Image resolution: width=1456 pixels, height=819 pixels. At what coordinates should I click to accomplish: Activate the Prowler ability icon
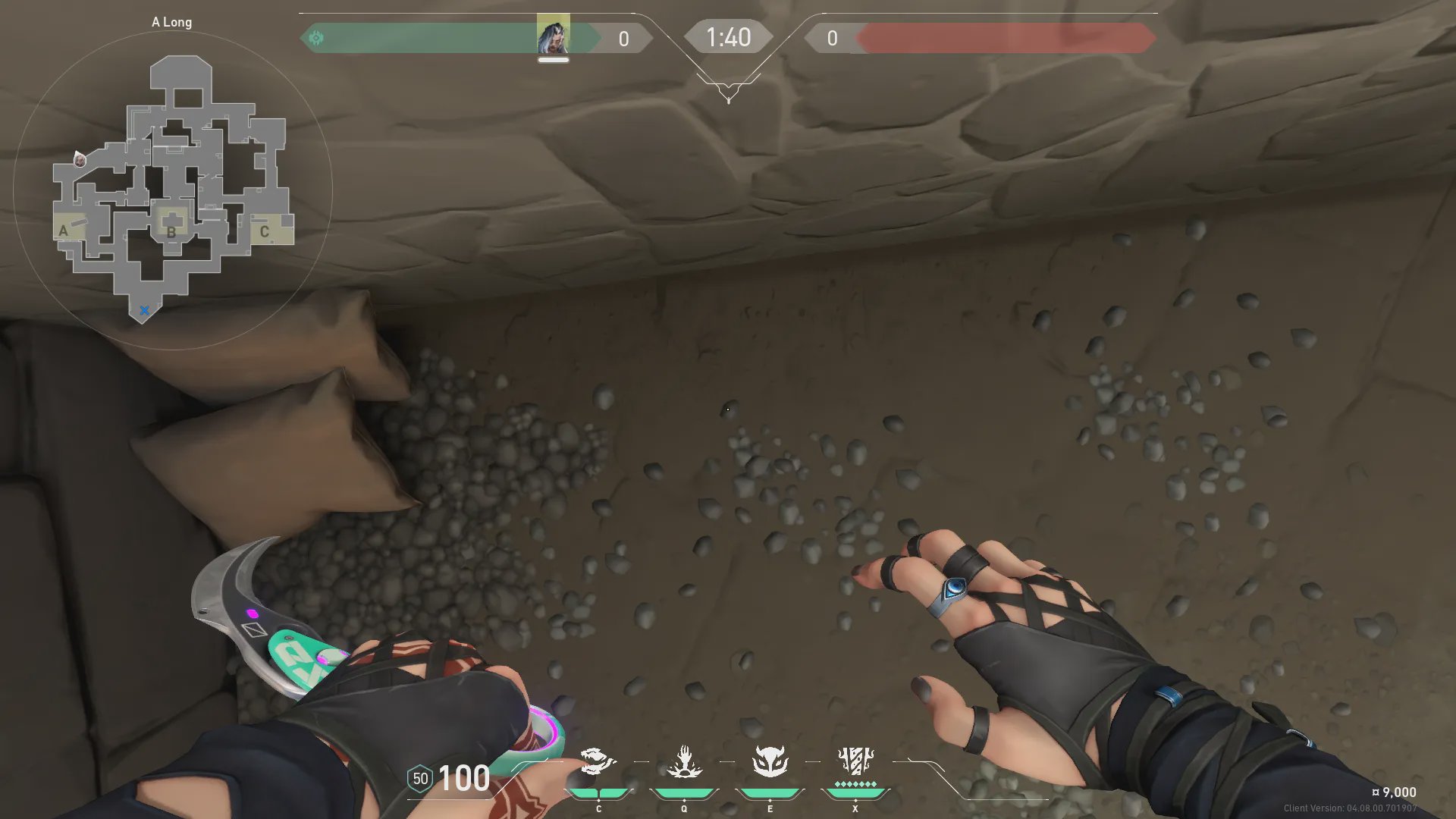coord(598,761)
